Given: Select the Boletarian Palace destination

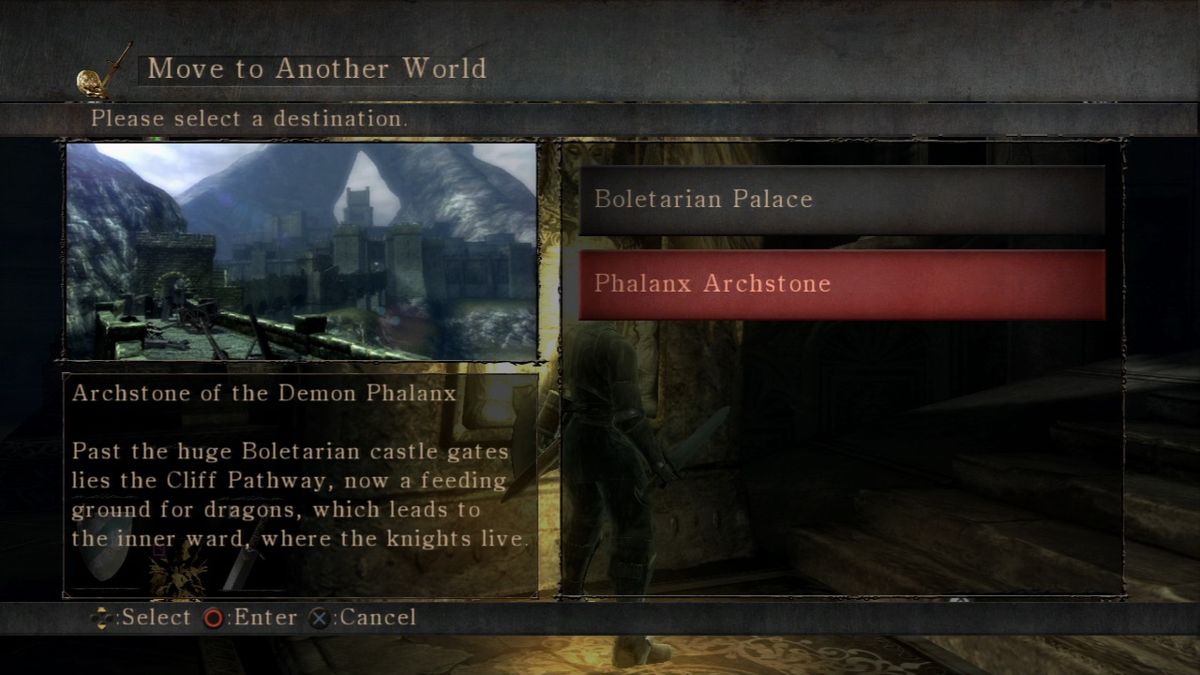Looking at the screenshot, I should (x=841, y=199).
